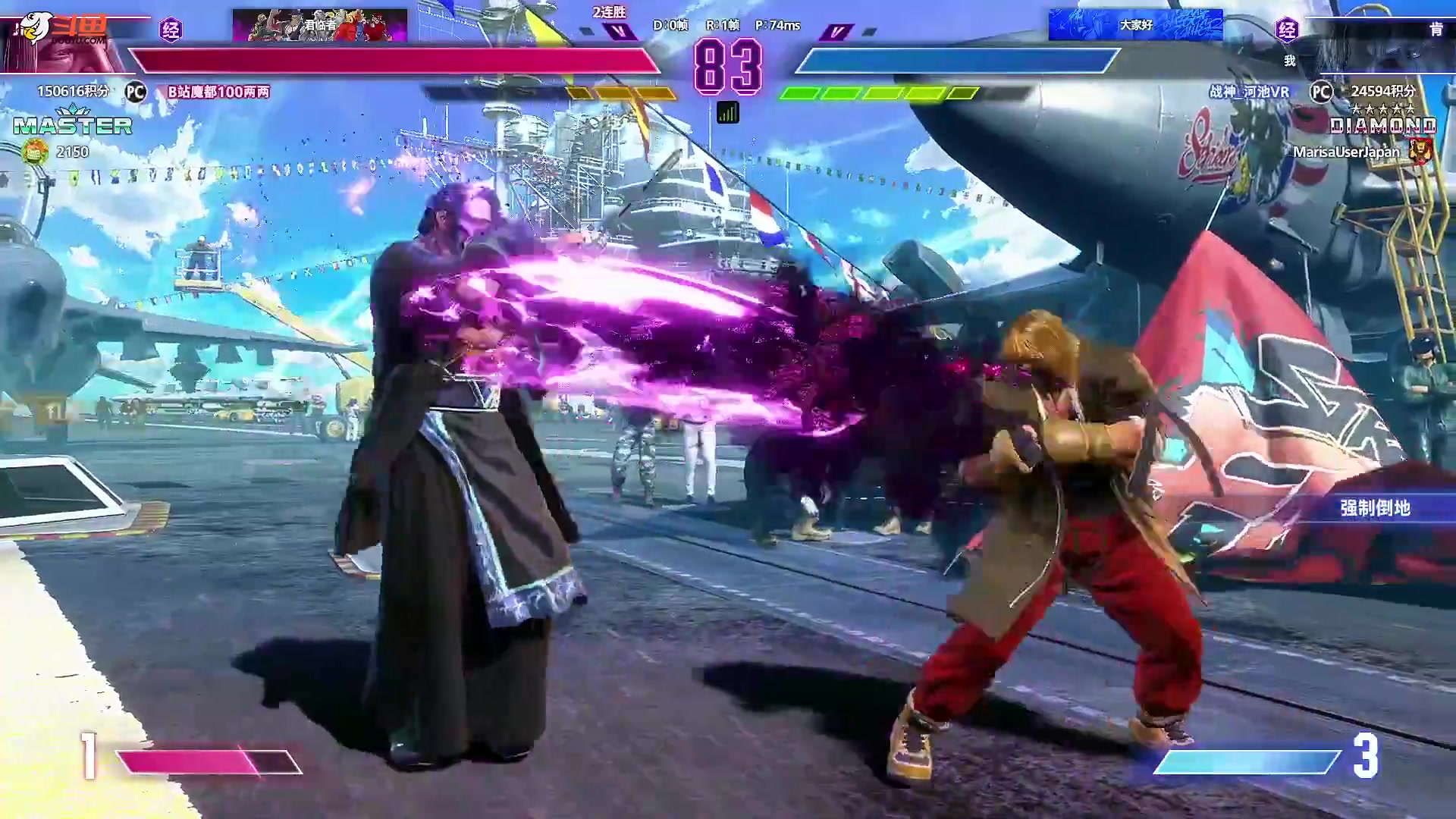Viewport: 1456px width, 819px height.
Task: Select player two's blue title banner
Action: [1135, 25]
